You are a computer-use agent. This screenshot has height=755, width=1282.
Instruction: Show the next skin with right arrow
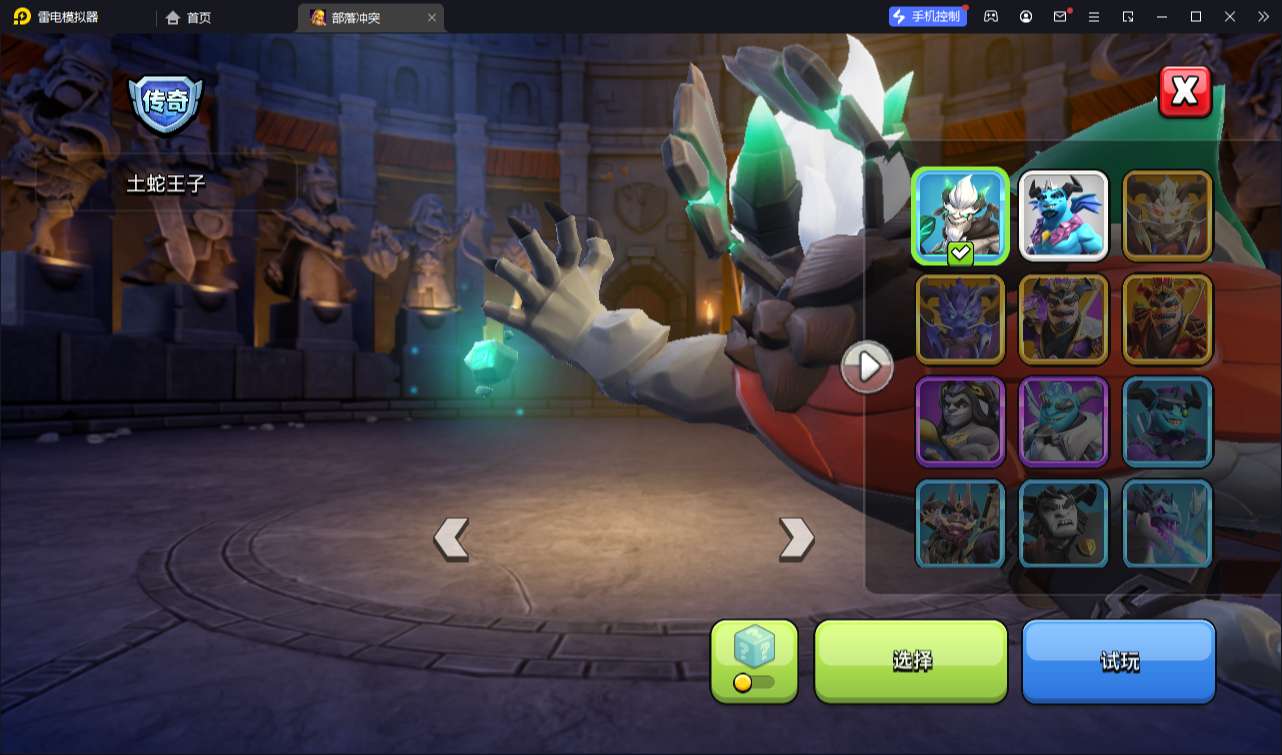pos(796,539)
